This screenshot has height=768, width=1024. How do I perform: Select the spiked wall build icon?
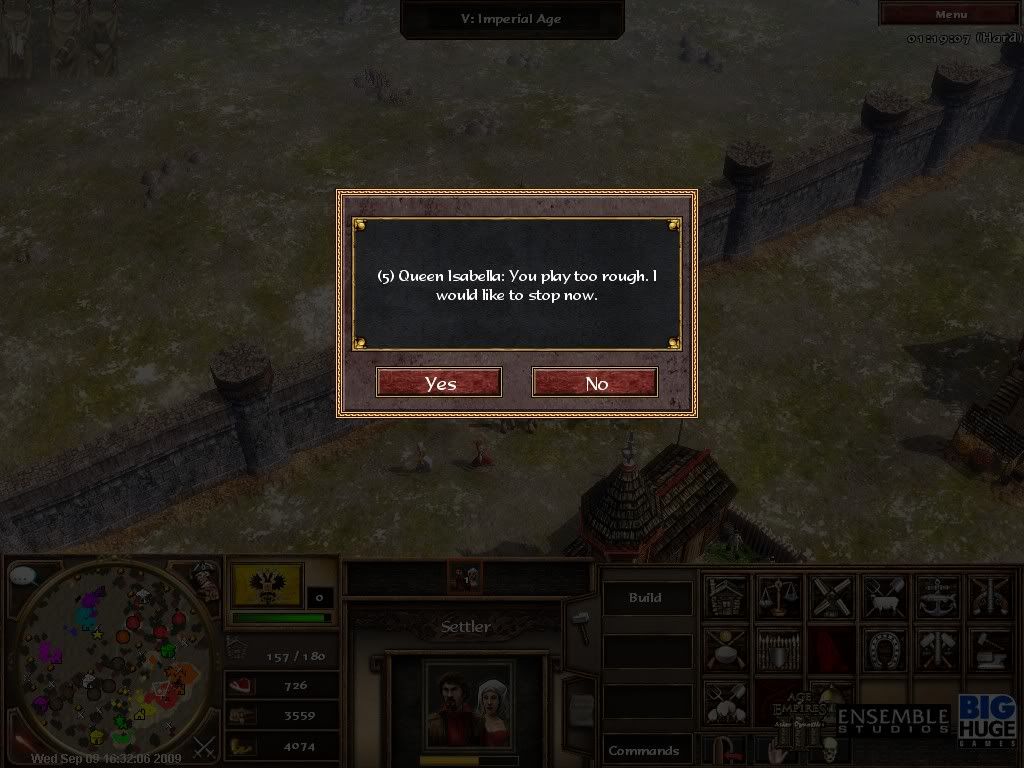(x=778, y=649)
